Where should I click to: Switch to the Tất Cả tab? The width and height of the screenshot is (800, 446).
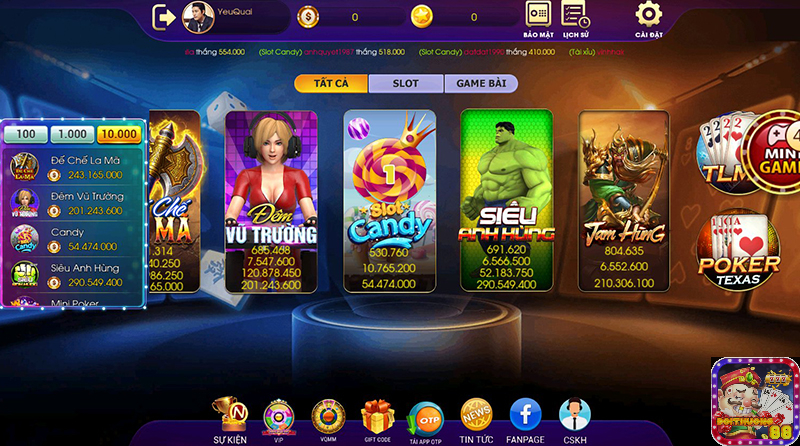(331, 83)
